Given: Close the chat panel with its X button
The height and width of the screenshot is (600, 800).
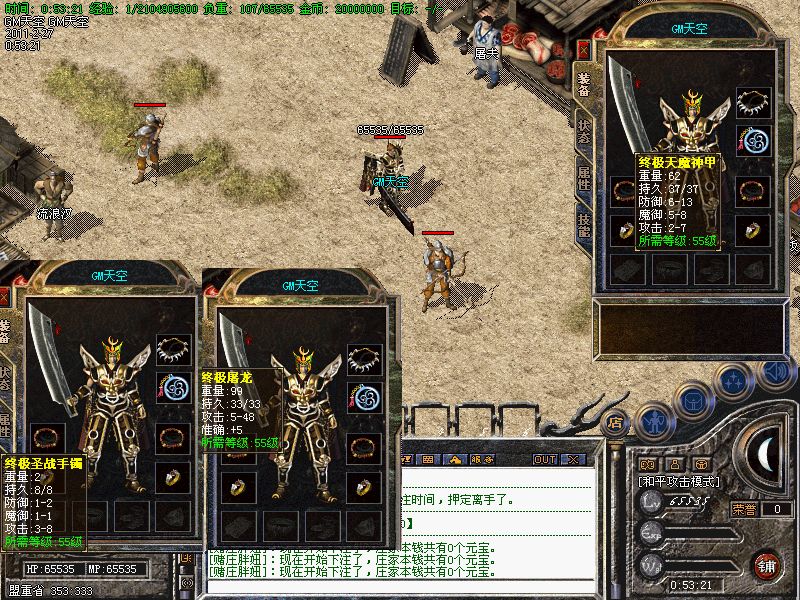Looking at the screenshot, I should [x=573, y=459].
